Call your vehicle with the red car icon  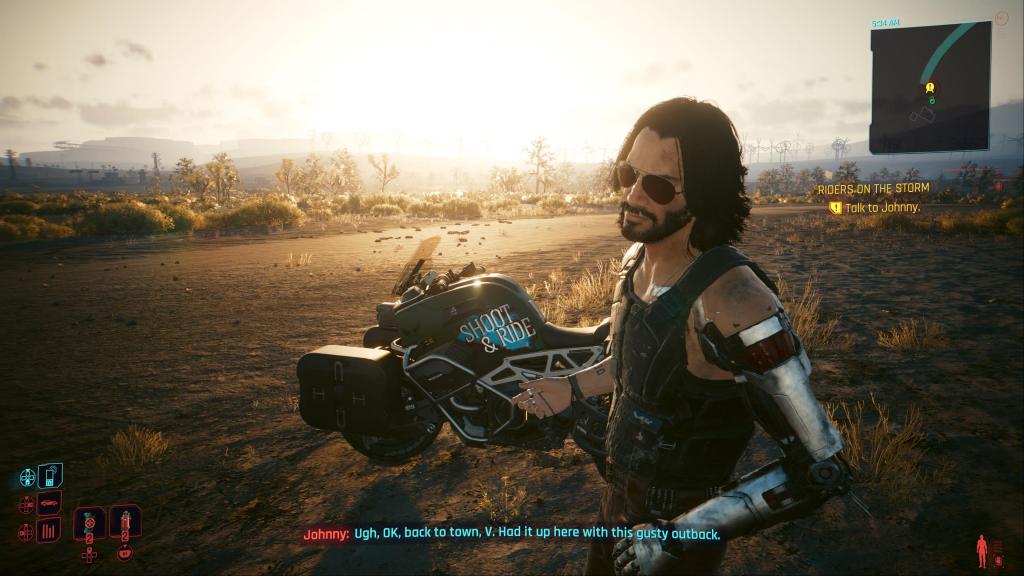pyautogui.click(x=49, y=502)
